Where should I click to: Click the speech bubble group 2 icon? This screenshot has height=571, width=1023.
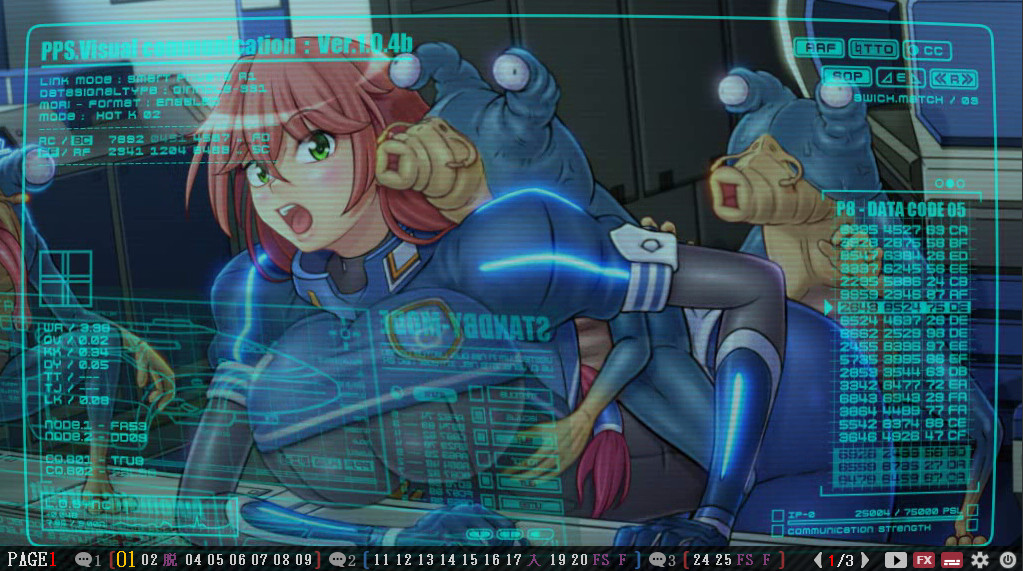coord(338,560)
